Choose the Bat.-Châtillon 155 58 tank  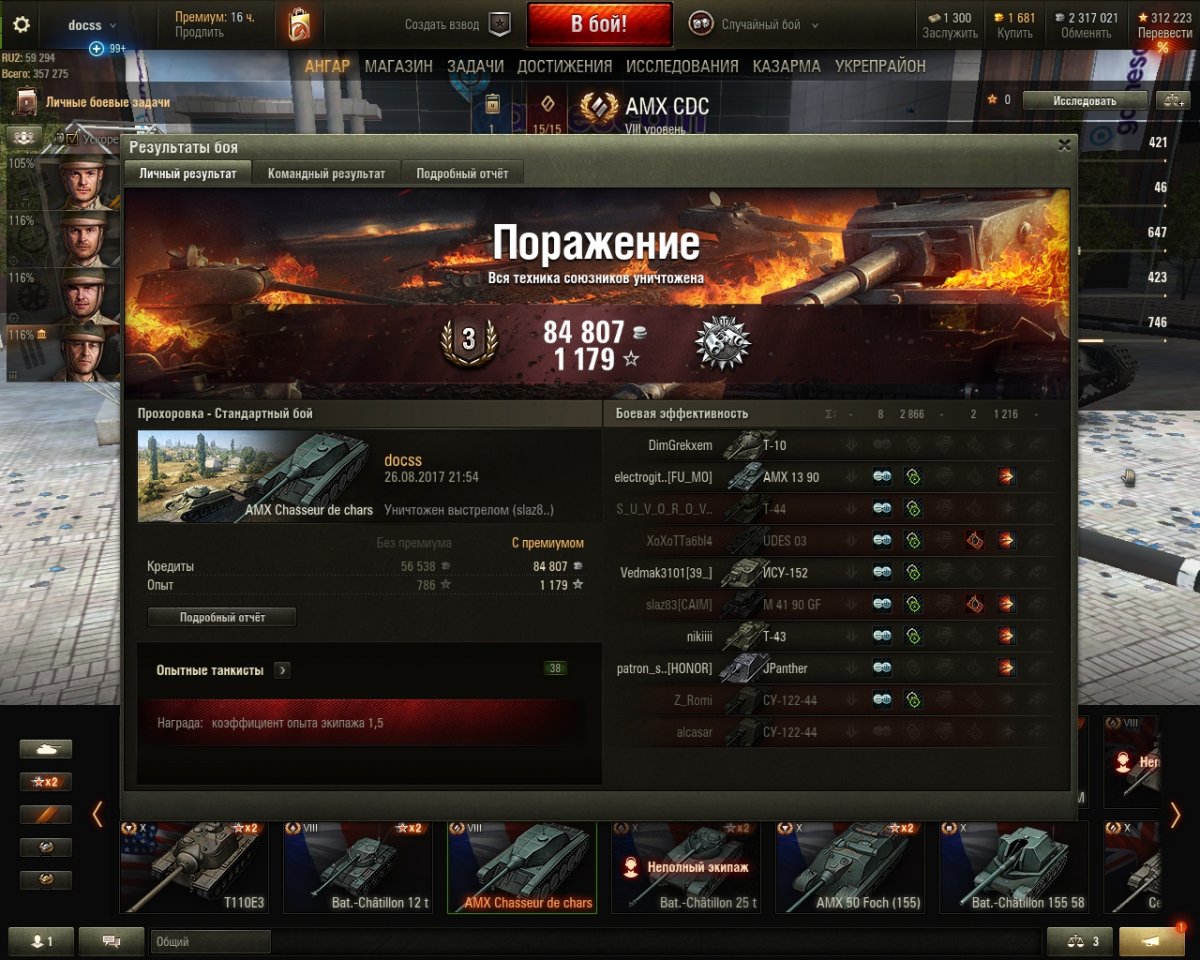(1014, 867)
